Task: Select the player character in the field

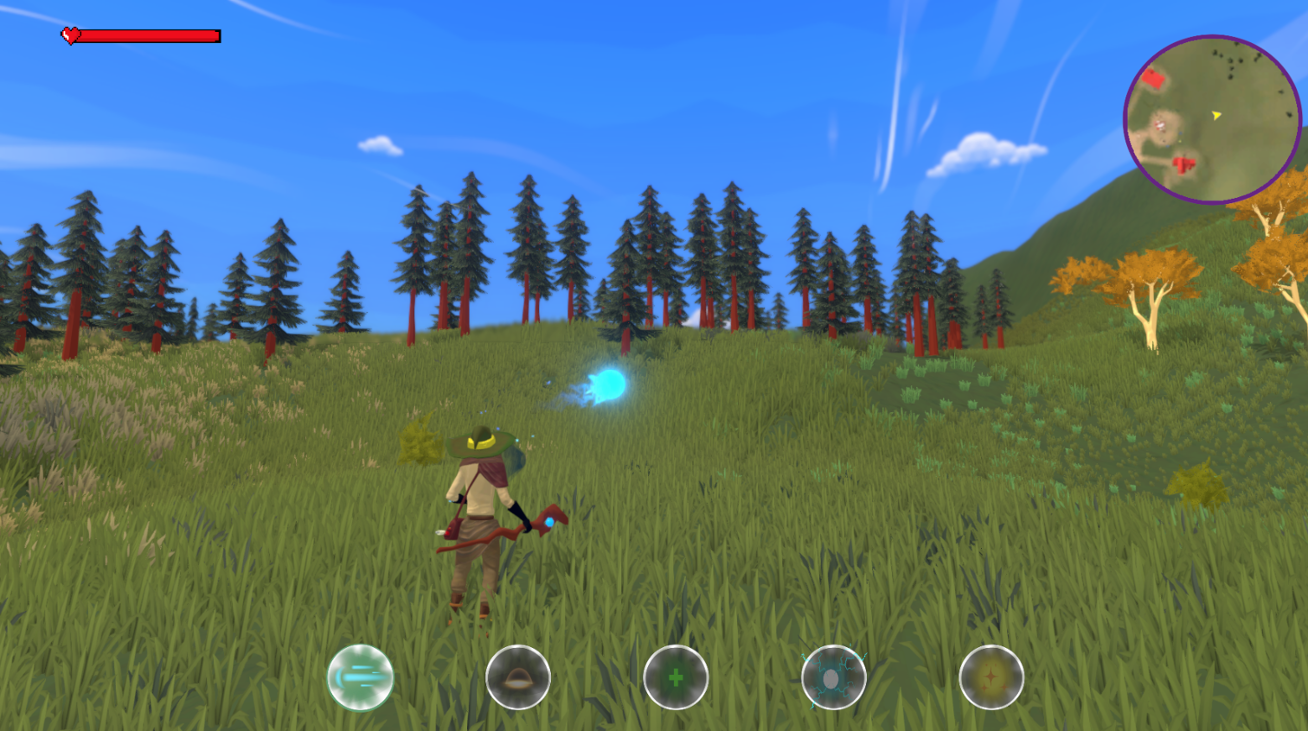Action: click(477, 510)
